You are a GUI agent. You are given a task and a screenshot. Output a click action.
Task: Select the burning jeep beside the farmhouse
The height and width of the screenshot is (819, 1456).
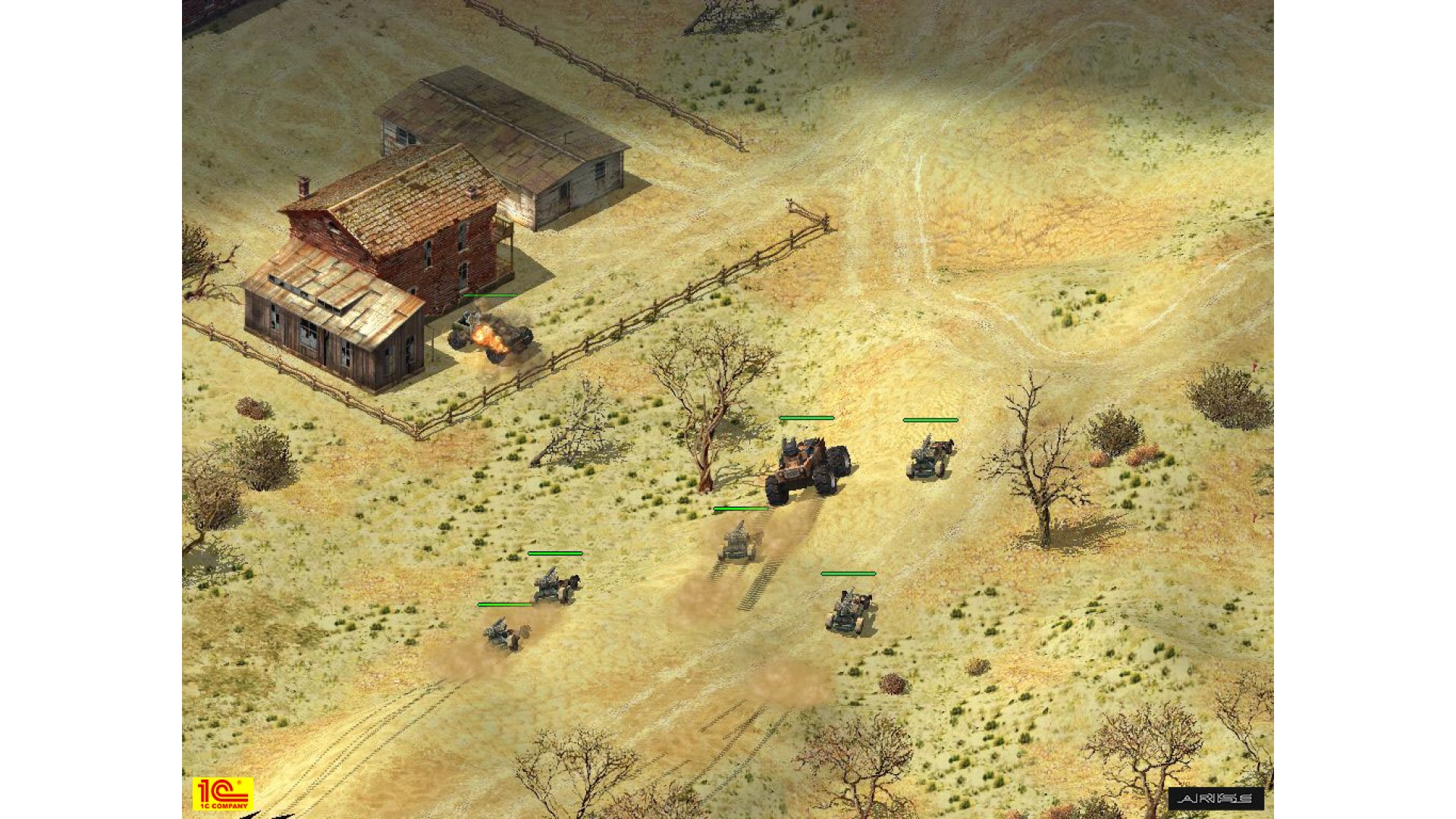coord(489,336)
